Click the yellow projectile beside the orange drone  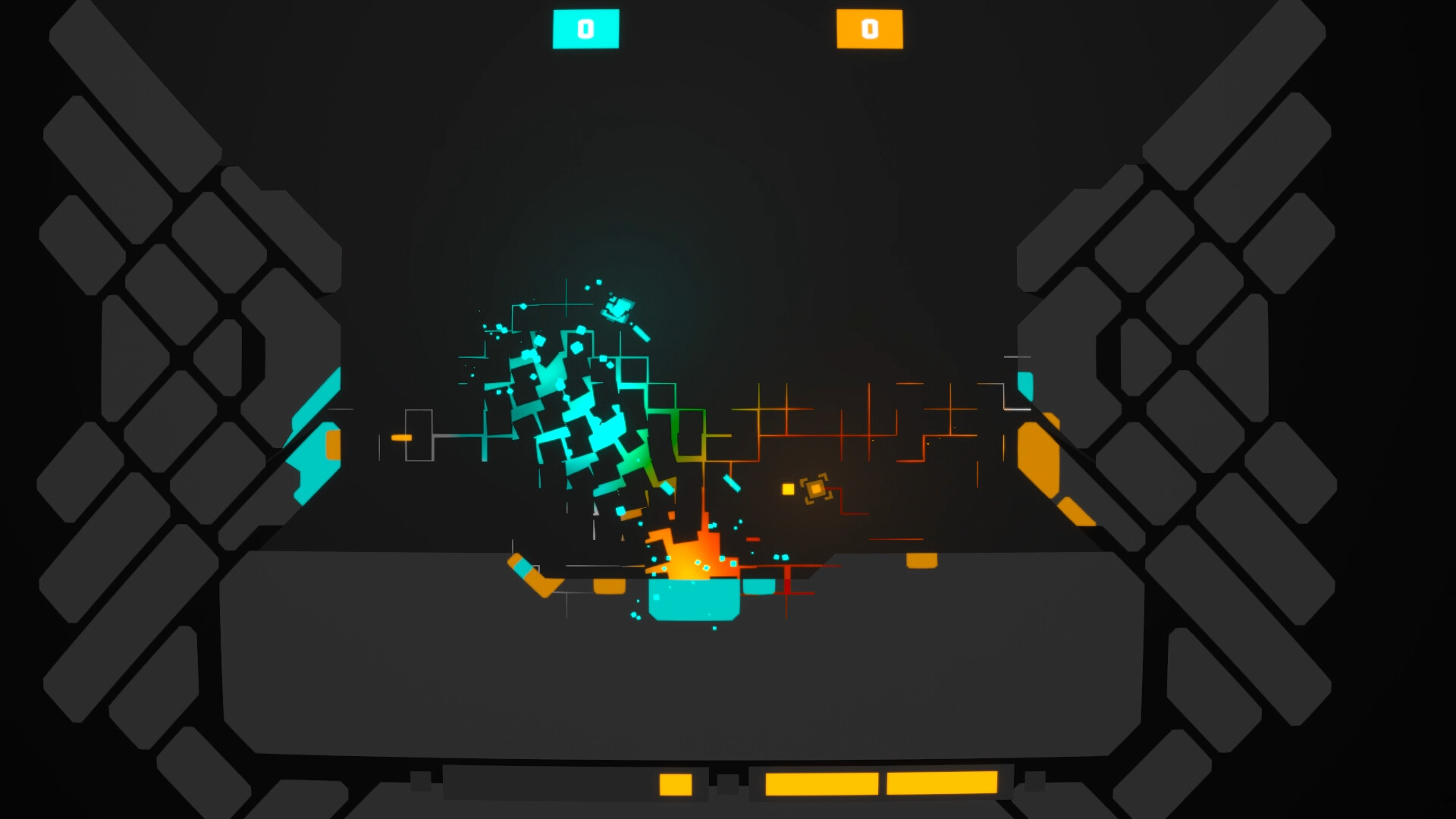(786, 491)
